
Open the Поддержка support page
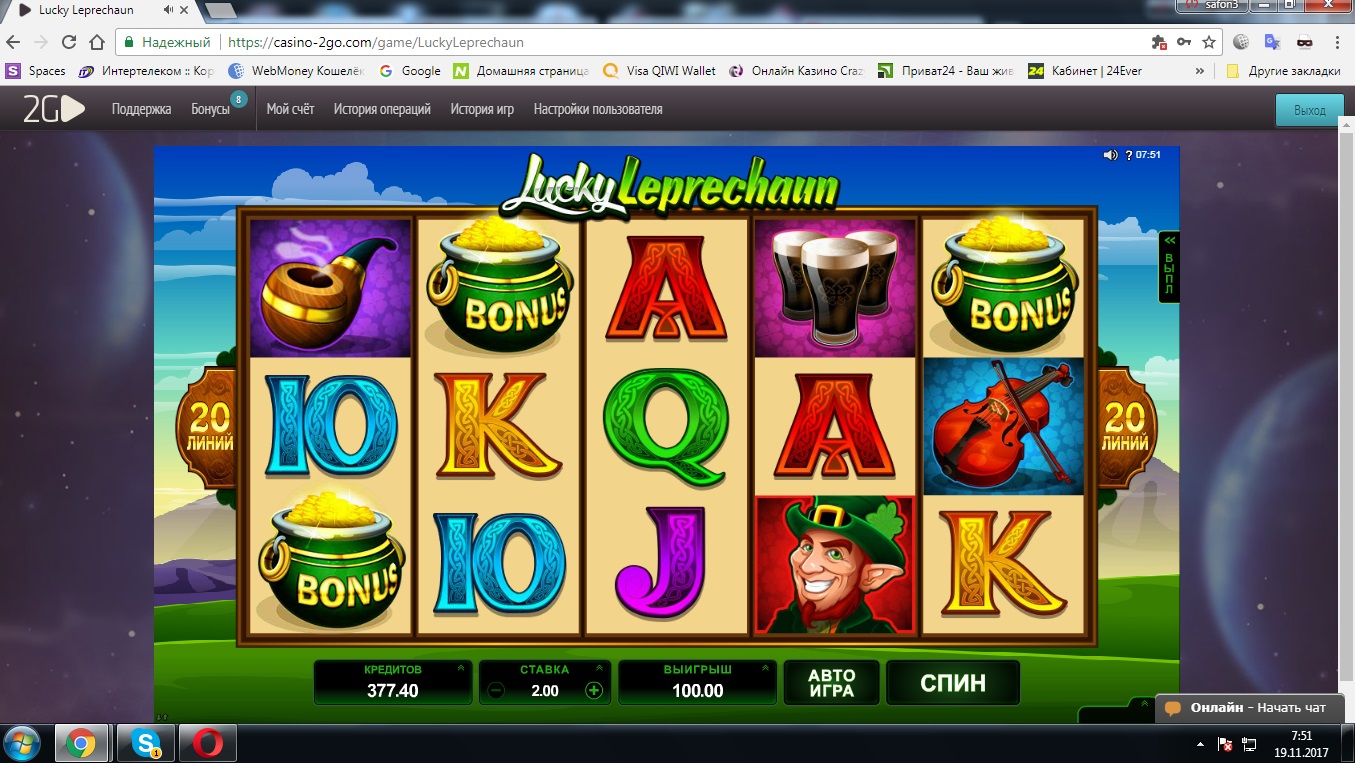coord(141,109)
